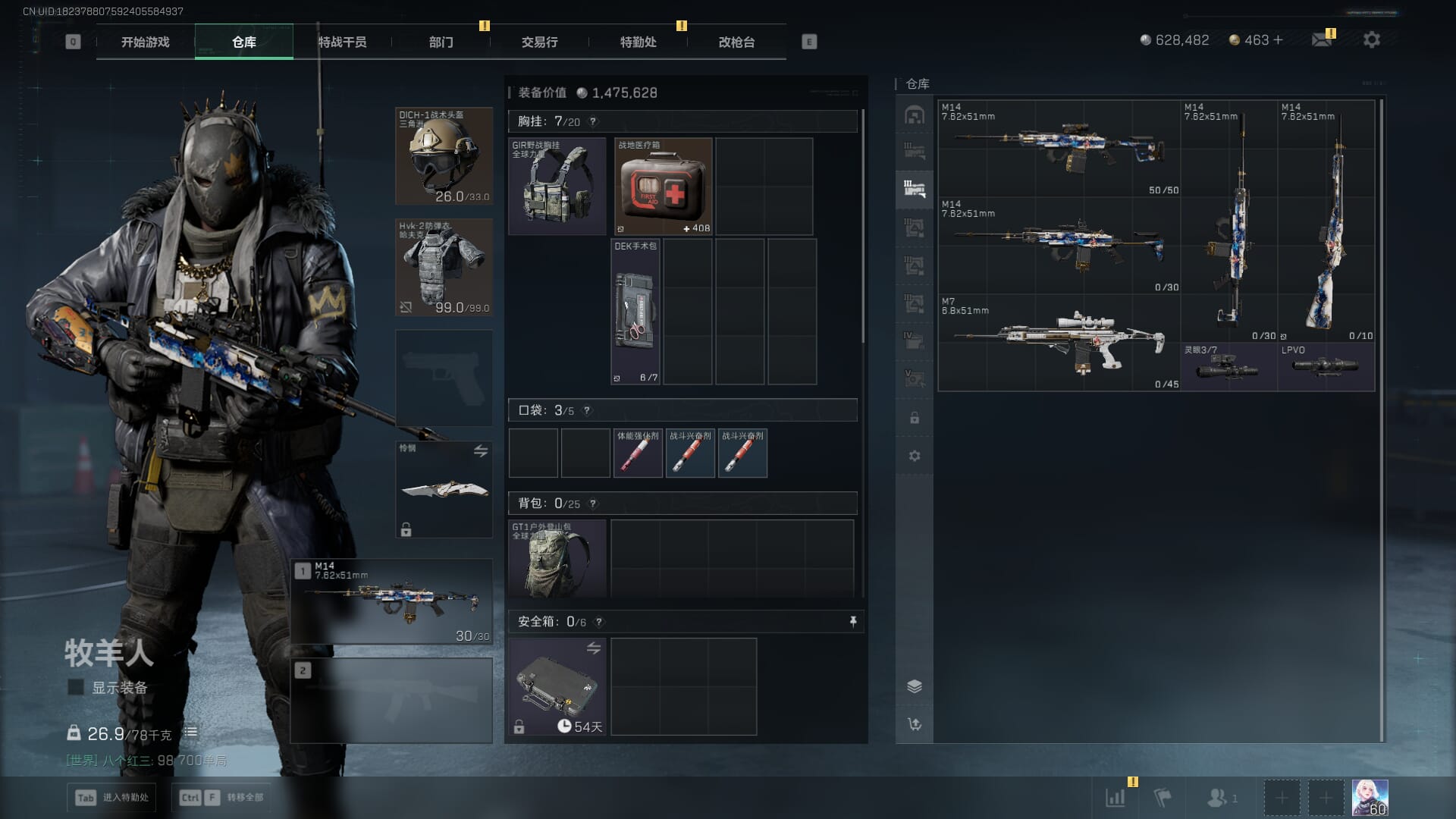Toggle the 显示装备 checkbox
Screen dimensions: 1456x819
76,687
